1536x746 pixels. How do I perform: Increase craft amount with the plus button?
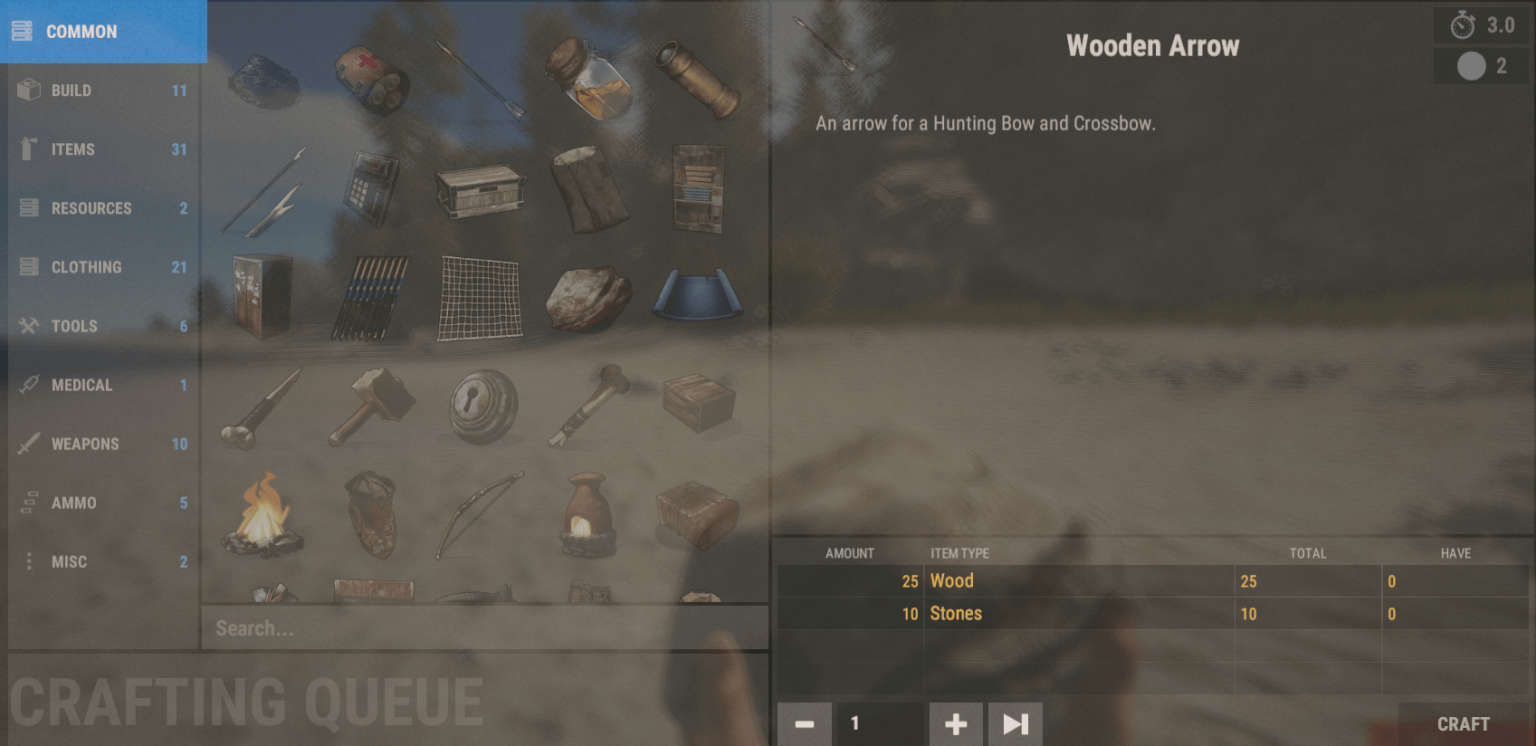pos(955,724)
